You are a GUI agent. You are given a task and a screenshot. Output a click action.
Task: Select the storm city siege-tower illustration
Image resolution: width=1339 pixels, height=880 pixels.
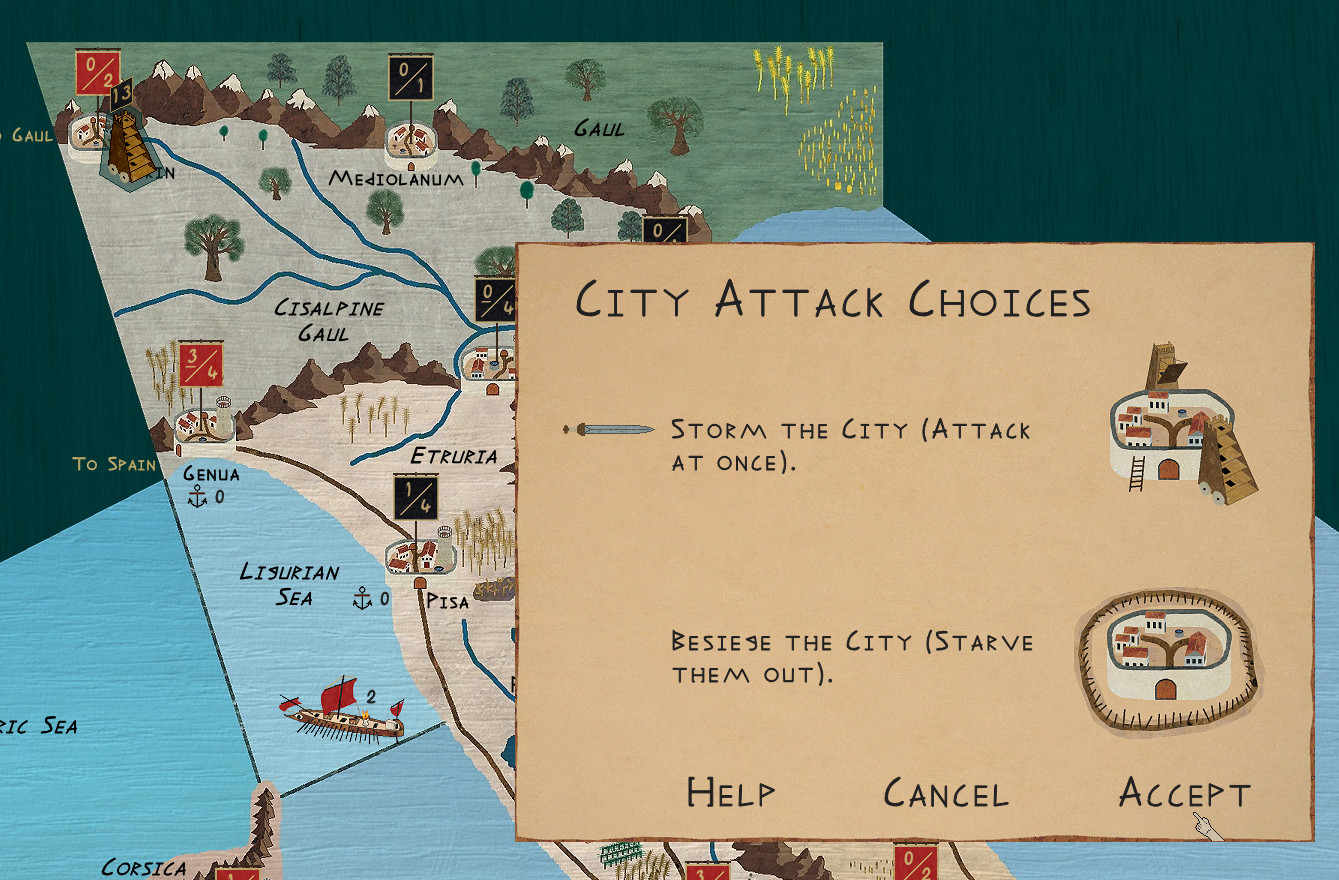click(x=1182, y=425)
